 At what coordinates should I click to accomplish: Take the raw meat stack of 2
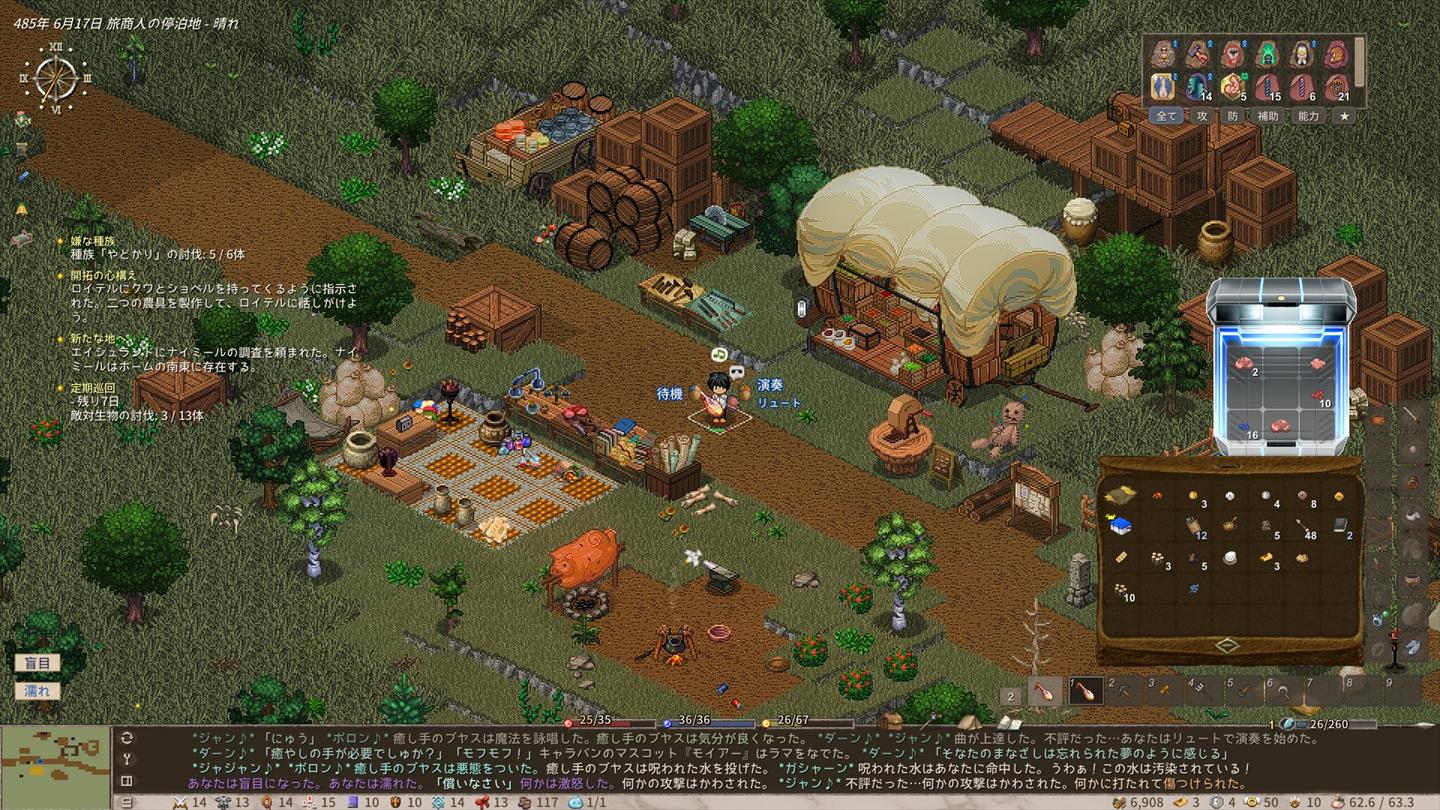[1244, 366]
